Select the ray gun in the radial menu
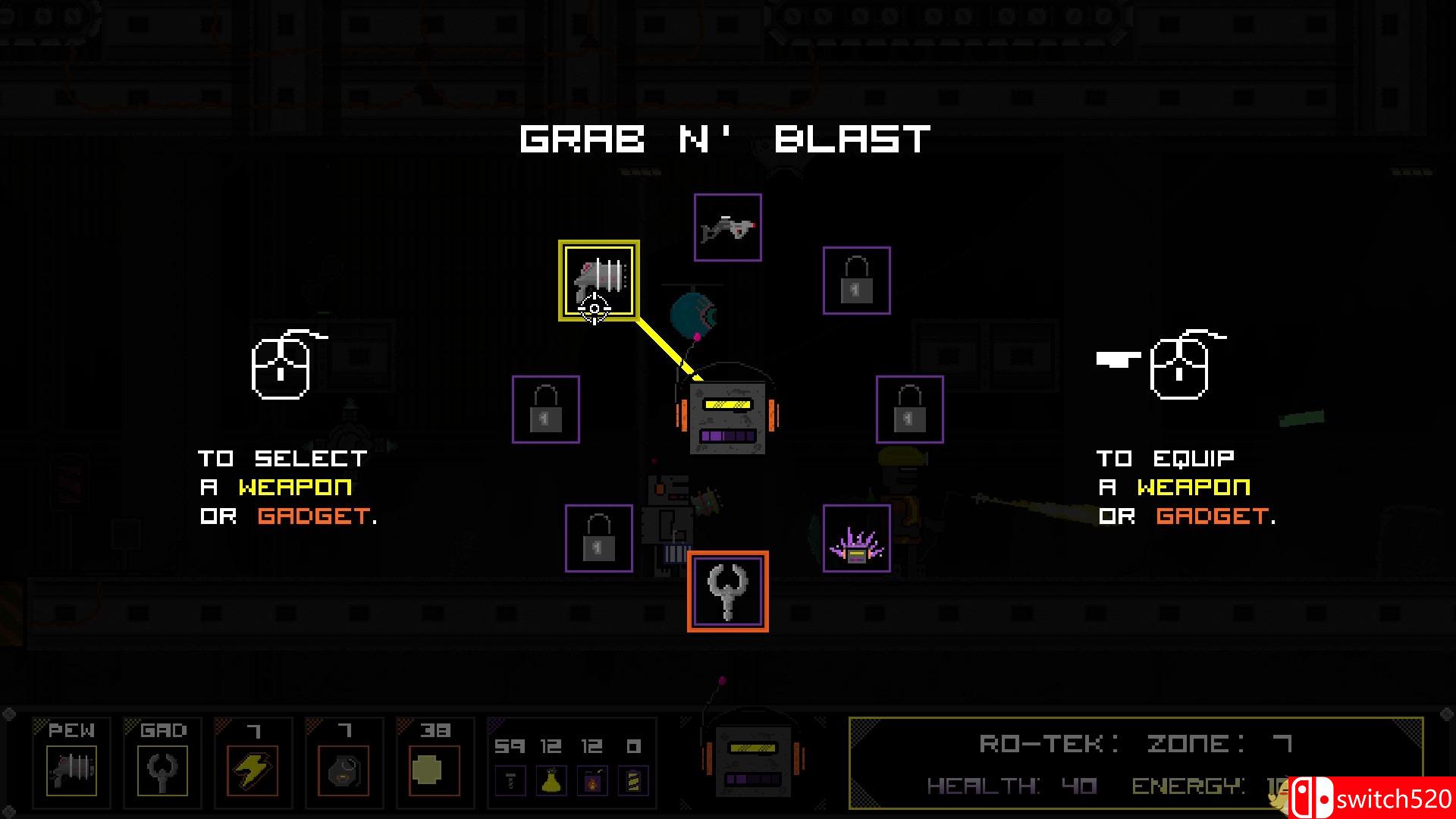The width and height of the screenshot is (1456, 819). click(598, 281)
